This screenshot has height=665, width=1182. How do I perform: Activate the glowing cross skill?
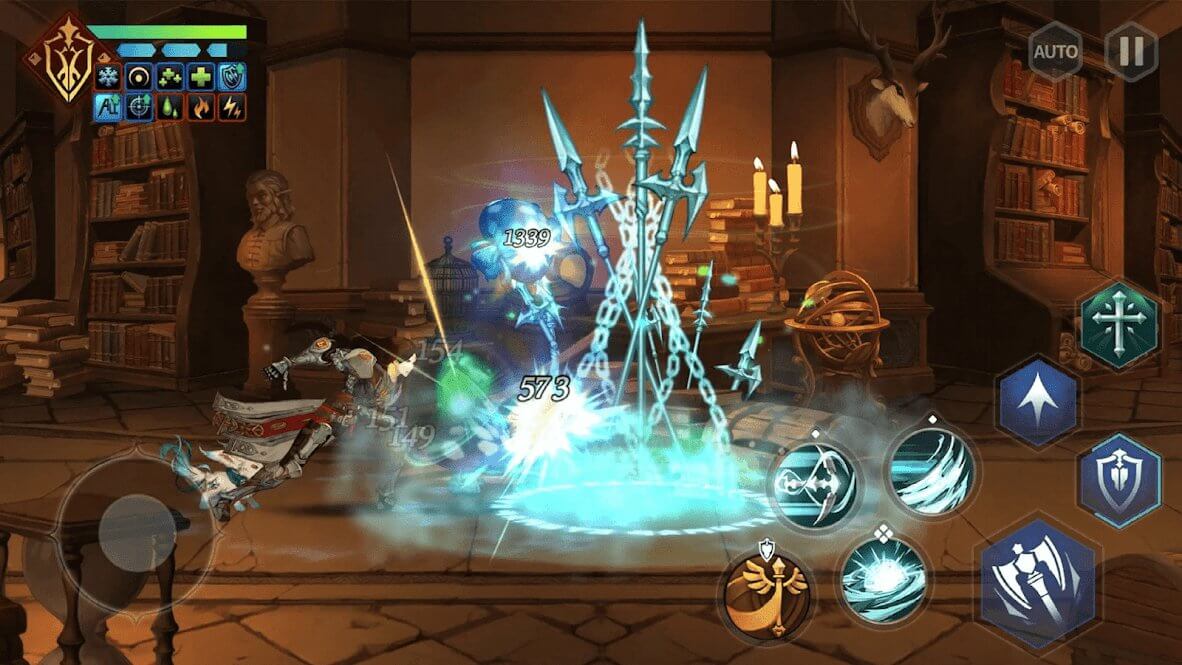tap(1119, 325)
